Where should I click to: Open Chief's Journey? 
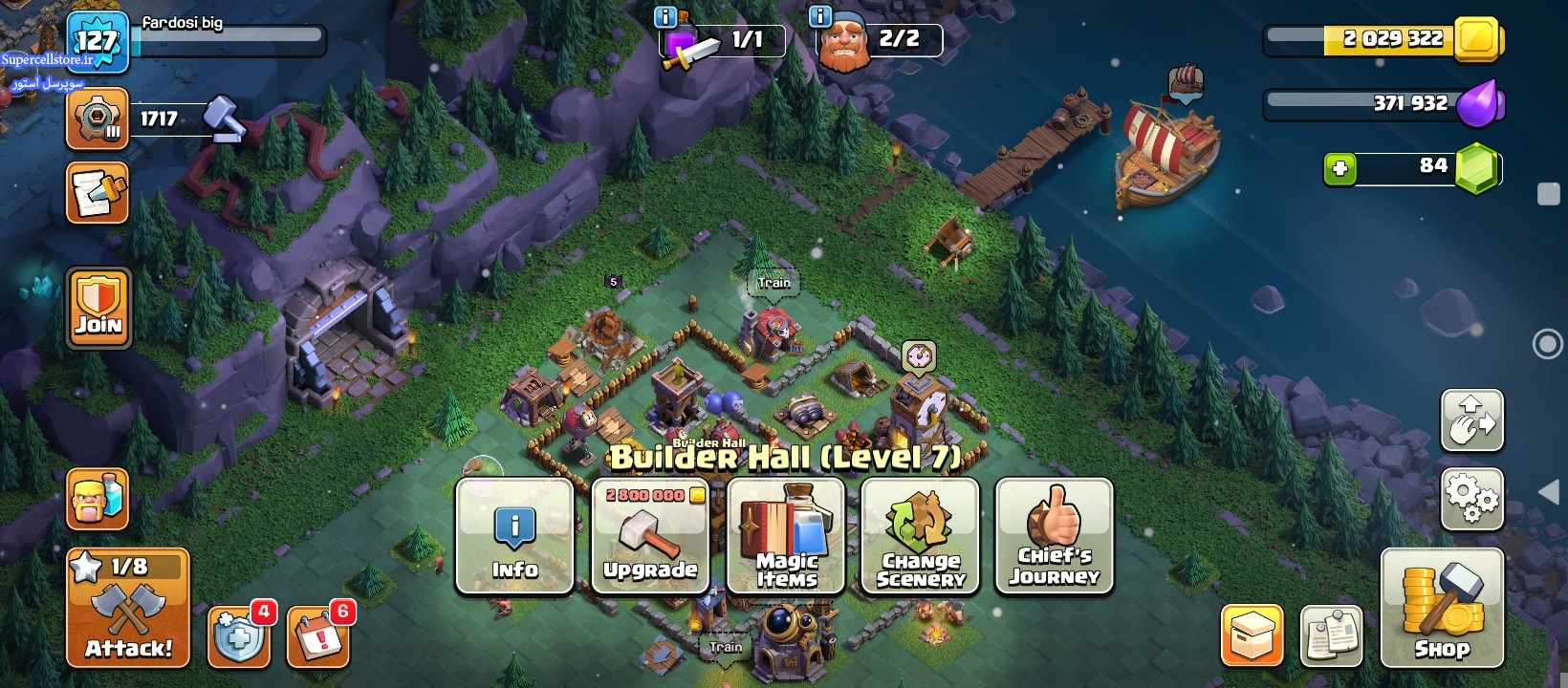click(x=1054, y=536)
